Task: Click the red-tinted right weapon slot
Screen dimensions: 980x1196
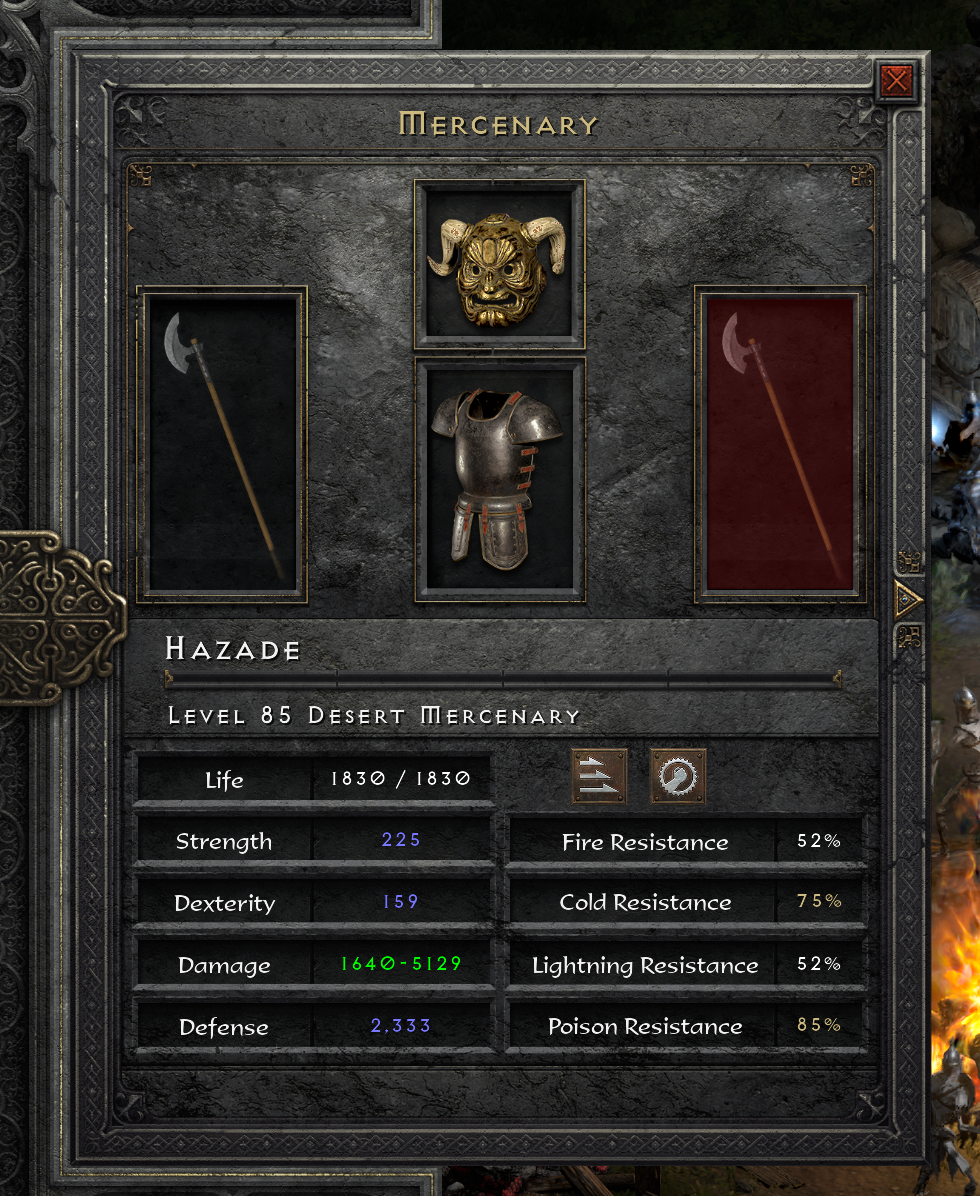Action: (x=780, y=444)
